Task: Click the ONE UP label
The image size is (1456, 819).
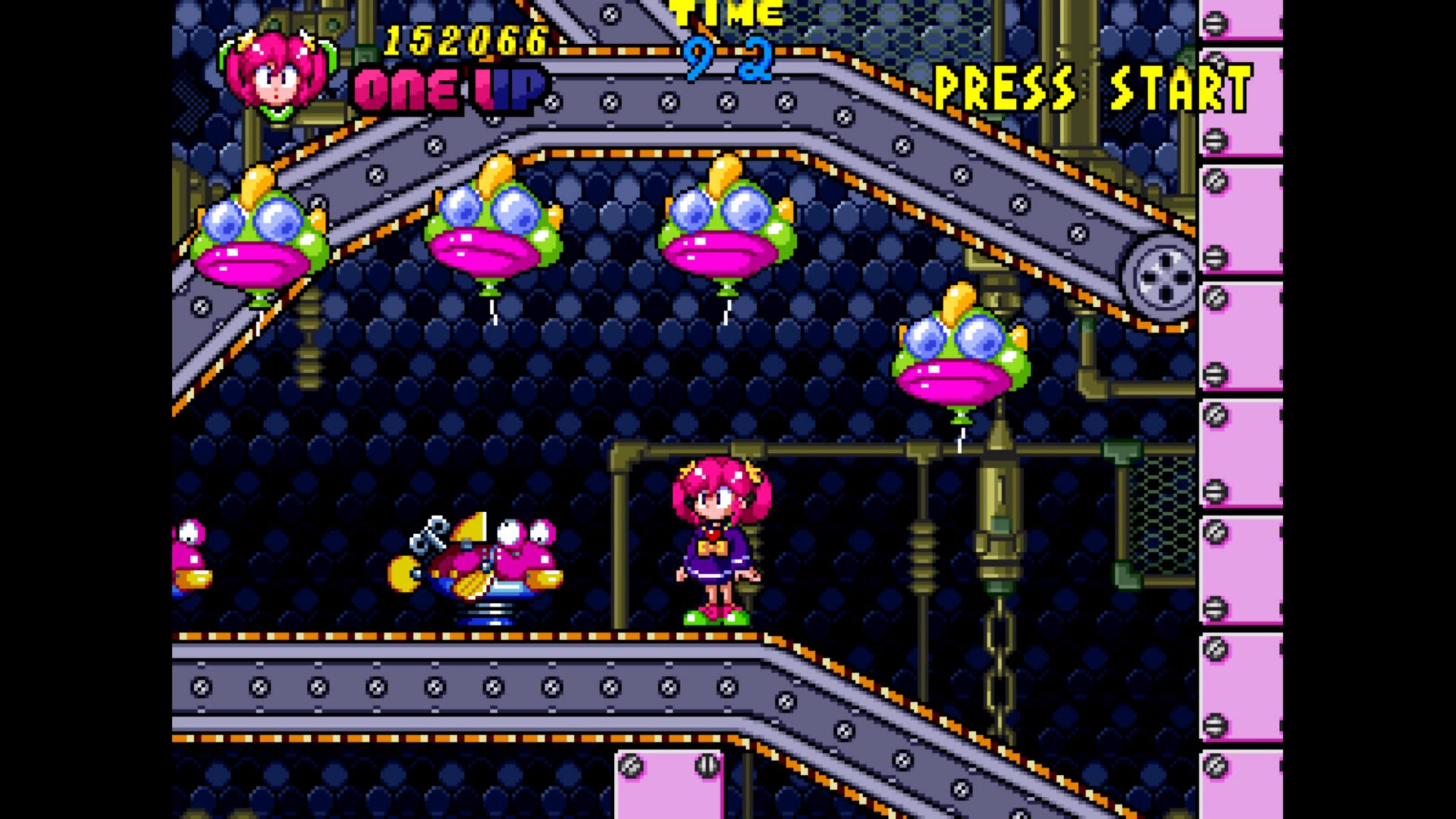Action: coord(448,89)
